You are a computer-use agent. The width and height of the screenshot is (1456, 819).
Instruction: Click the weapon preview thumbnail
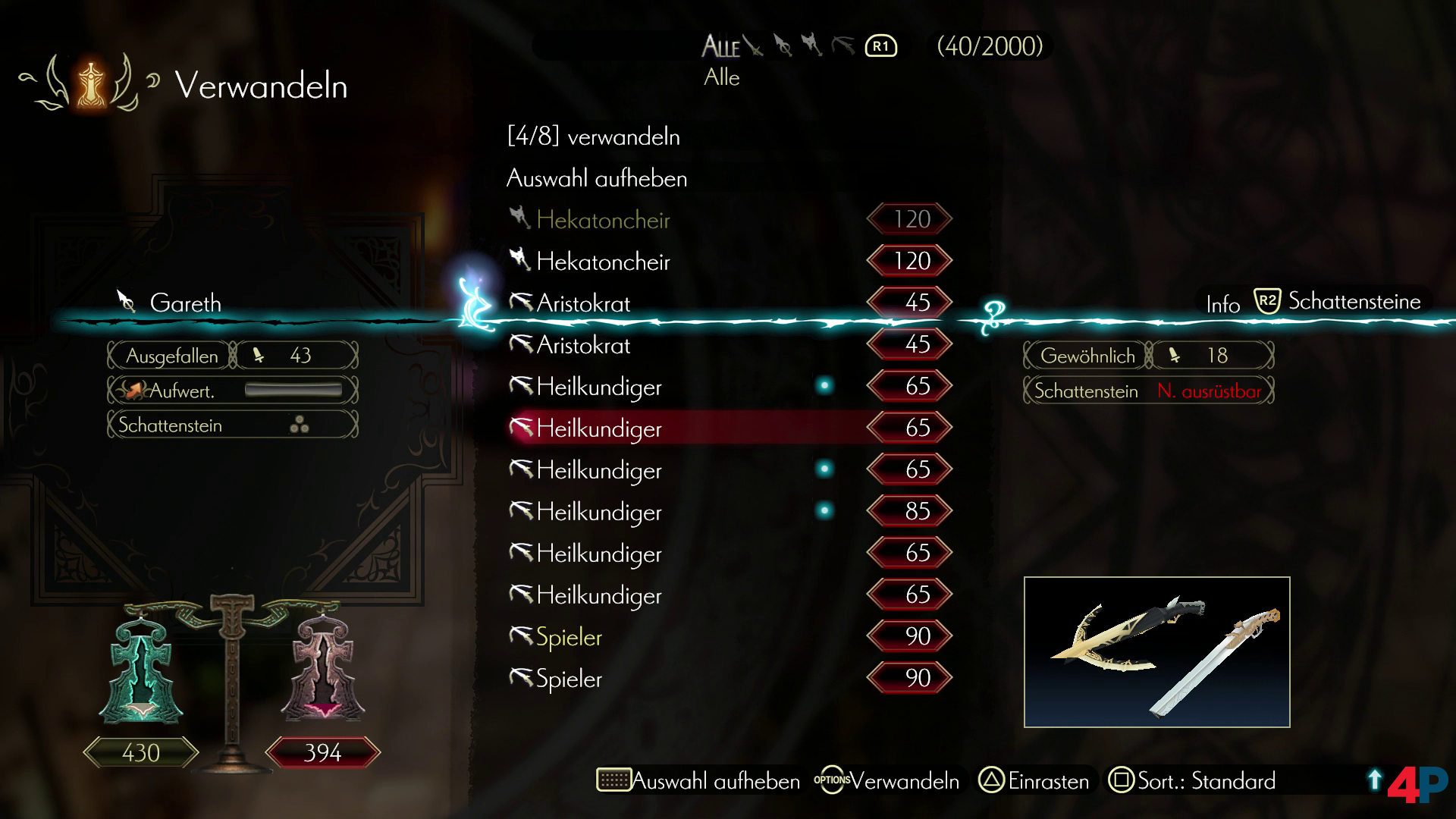(x=1156, y=652)
